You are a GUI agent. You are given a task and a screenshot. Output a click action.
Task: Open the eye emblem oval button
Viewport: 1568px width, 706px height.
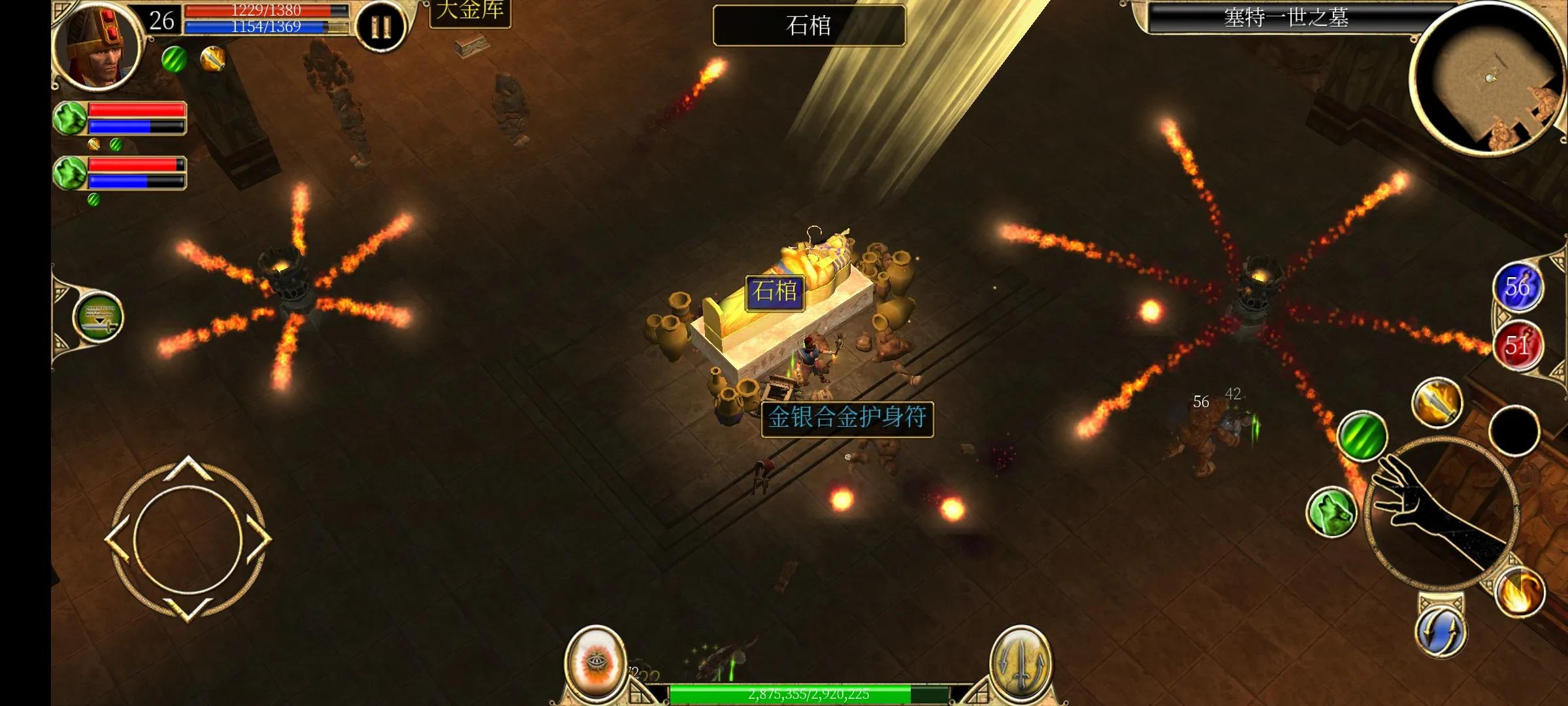click(595, 662)
